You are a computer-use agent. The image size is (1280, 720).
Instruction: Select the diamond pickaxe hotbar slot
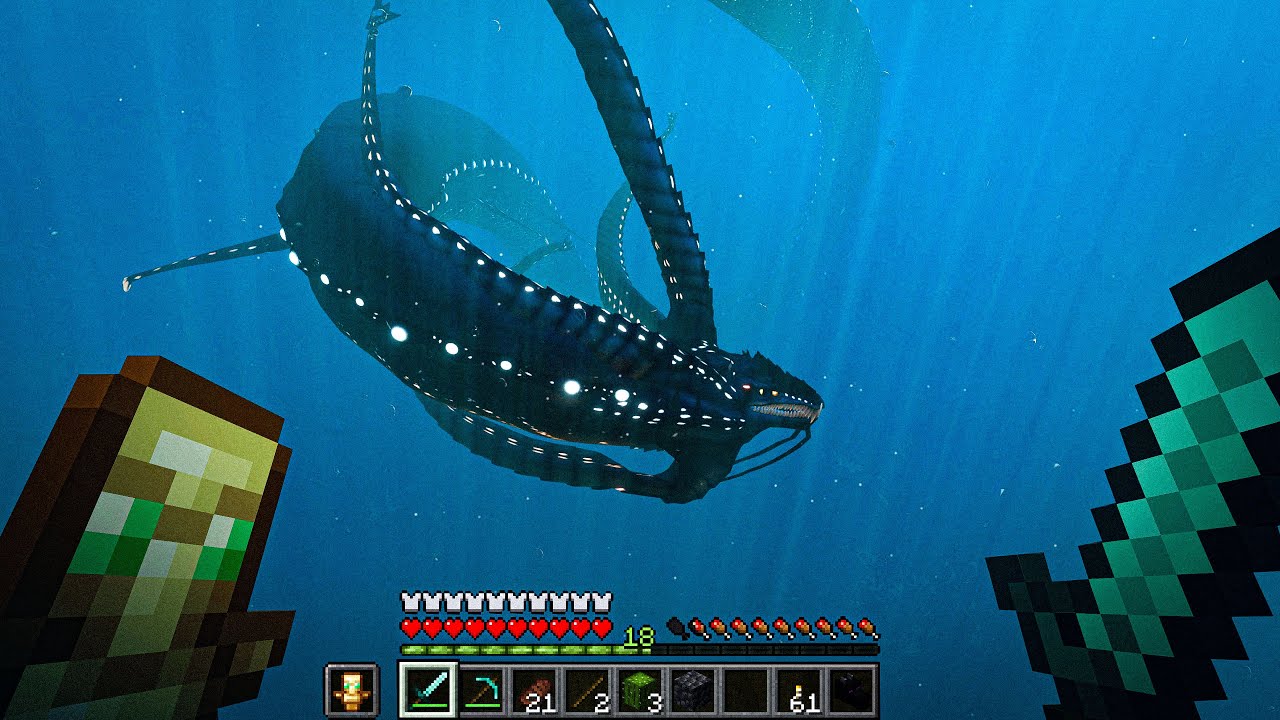click(x=482, y=690)
